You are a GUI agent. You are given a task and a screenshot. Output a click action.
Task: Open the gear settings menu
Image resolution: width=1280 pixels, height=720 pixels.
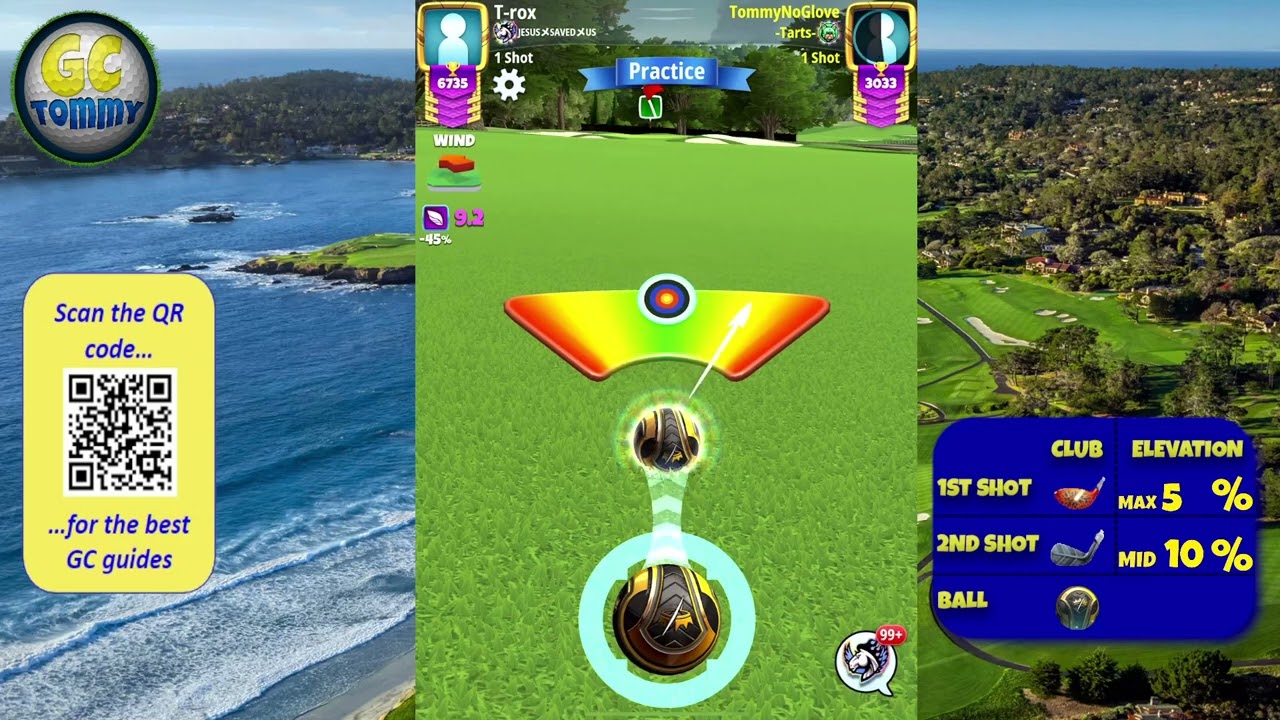coord(509,85)
